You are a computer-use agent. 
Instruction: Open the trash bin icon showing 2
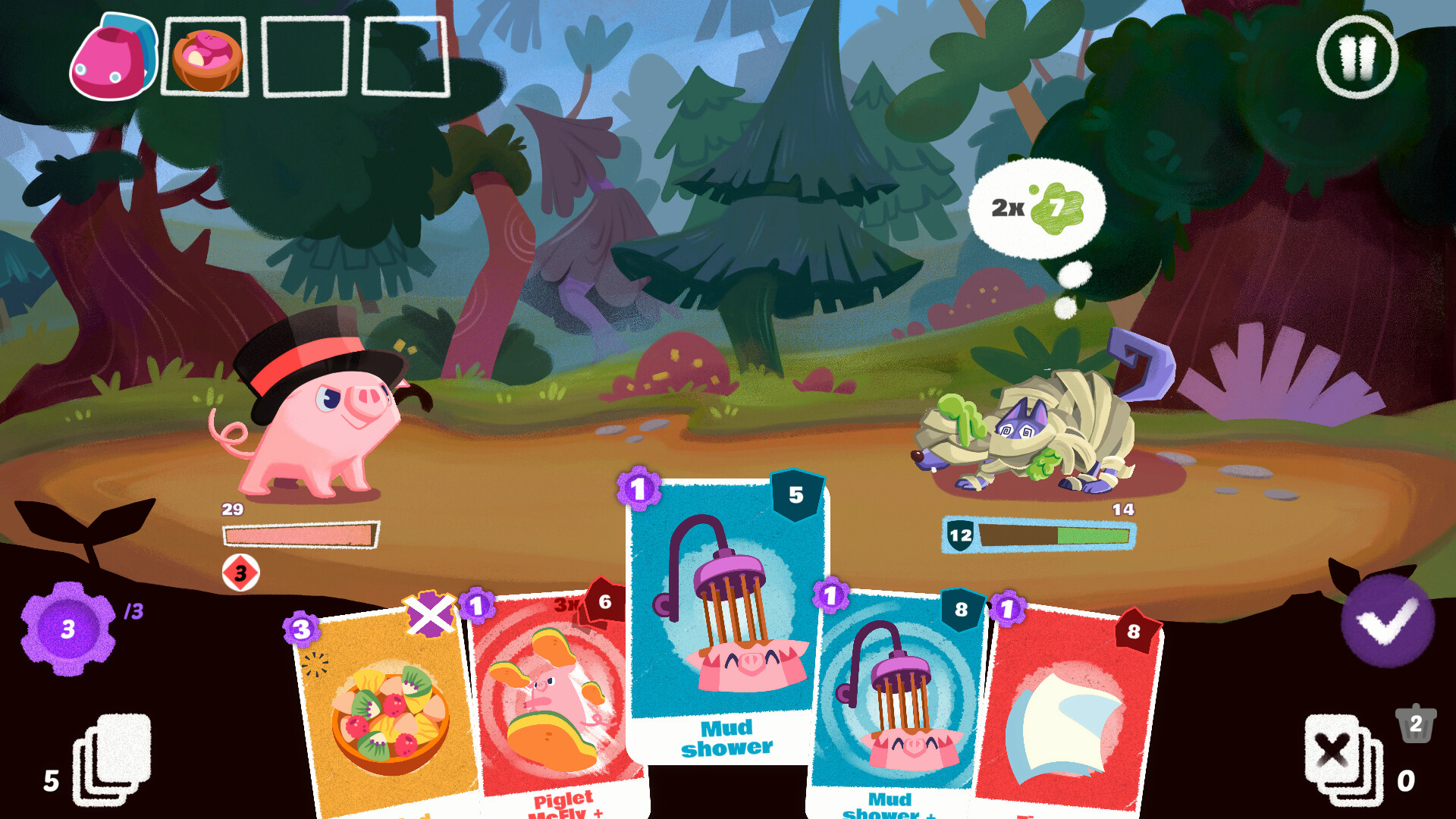tap(1414, 724)
